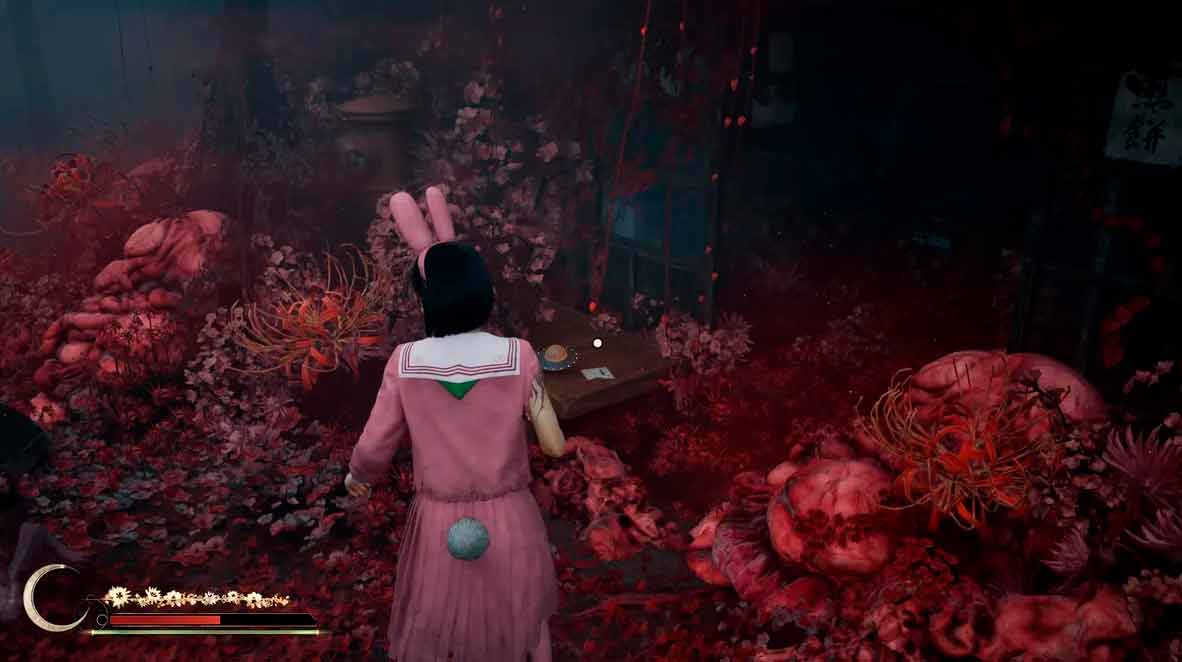Click the white interaction dot marker
The width and height of the screenshot is (1182, 662).
(598, 342)
